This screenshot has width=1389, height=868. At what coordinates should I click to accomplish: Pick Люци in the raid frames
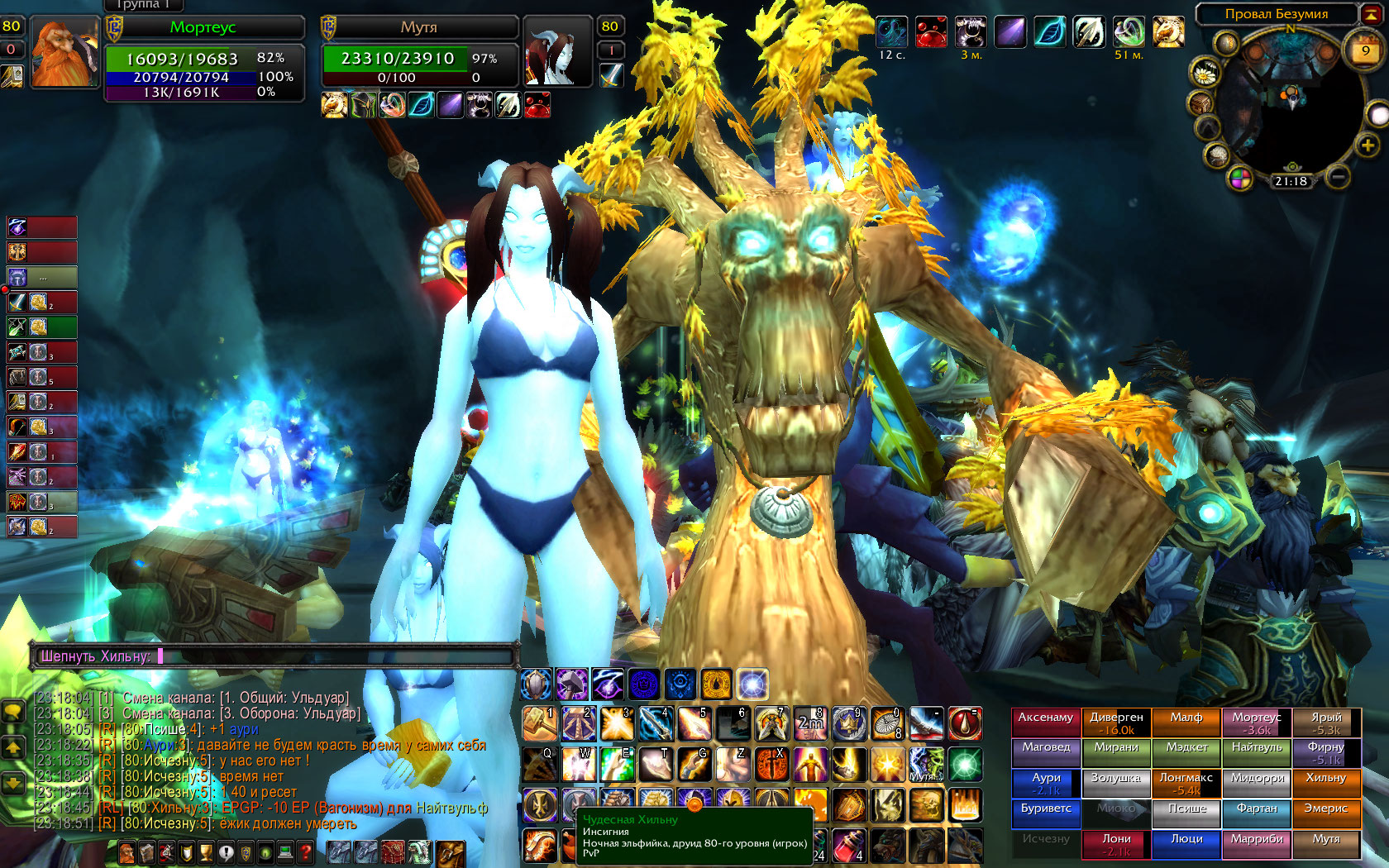(1186, 844)
